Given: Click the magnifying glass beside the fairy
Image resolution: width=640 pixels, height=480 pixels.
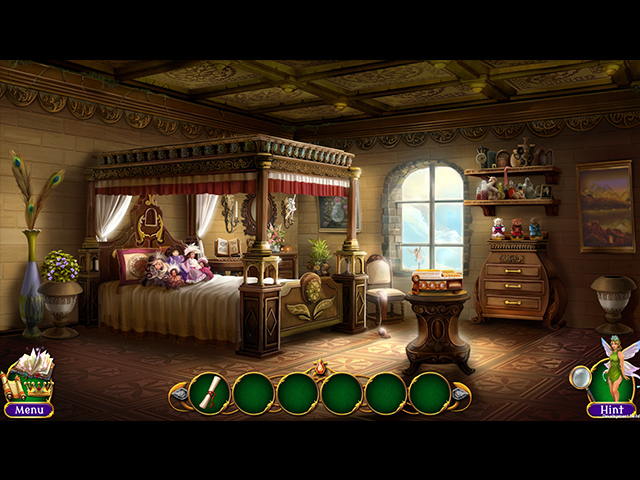Looking at the screenshot, I should click(580, 376).
